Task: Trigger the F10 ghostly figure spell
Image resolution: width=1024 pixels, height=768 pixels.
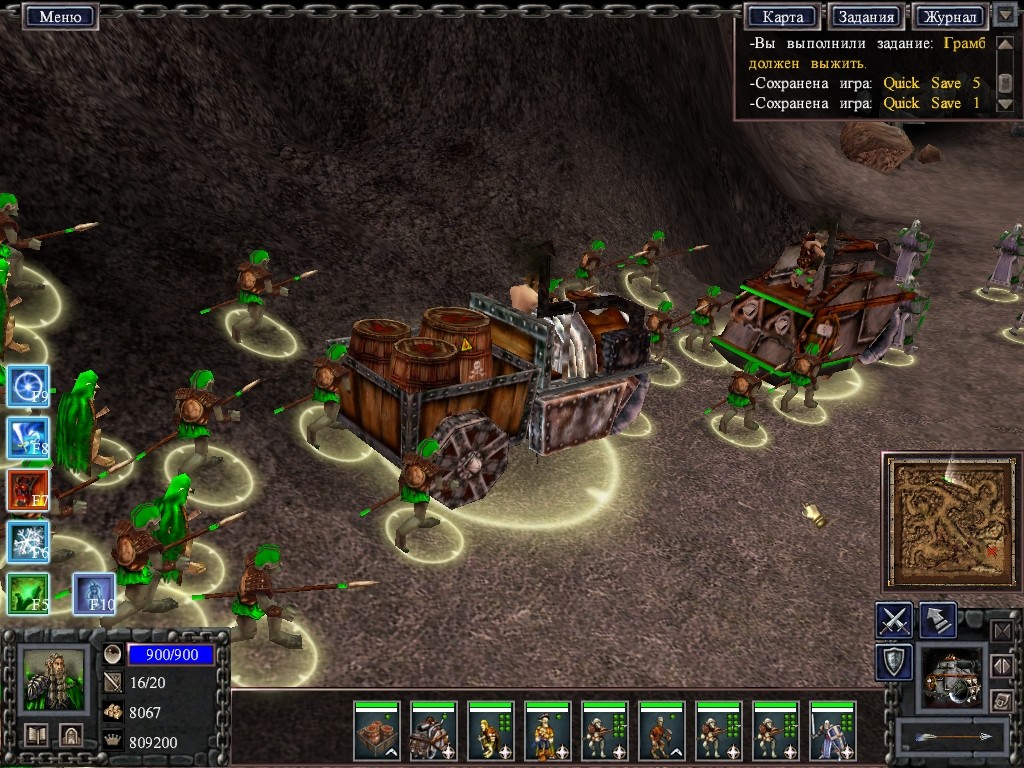Action: coord(93,594)
